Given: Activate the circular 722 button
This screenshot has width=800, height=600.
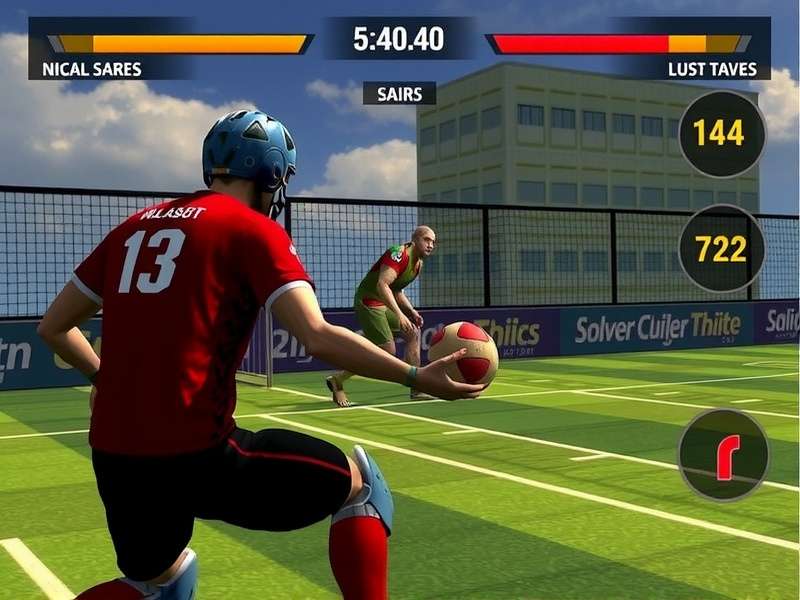Looking at the screenshot, I should click(721, 249).
